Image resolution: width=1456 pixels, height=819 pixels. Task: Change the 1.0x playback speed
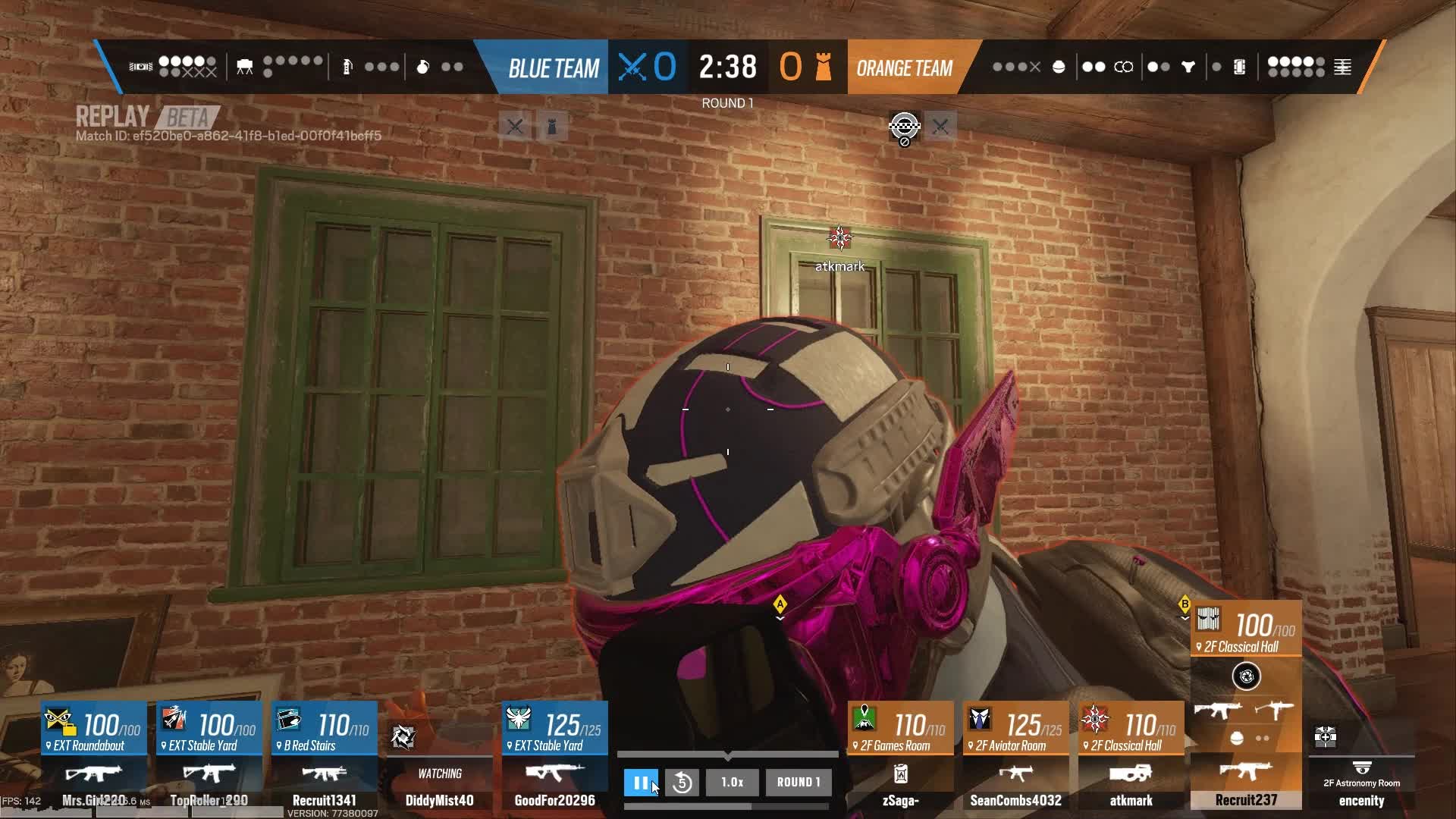[732, 783]
